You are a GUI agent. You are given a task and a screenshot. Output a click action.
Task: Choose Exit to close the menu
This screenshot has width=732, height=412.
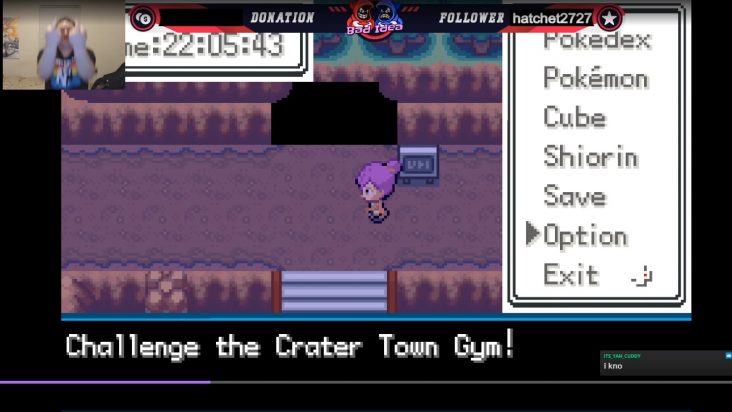click(x=571, y=275)
